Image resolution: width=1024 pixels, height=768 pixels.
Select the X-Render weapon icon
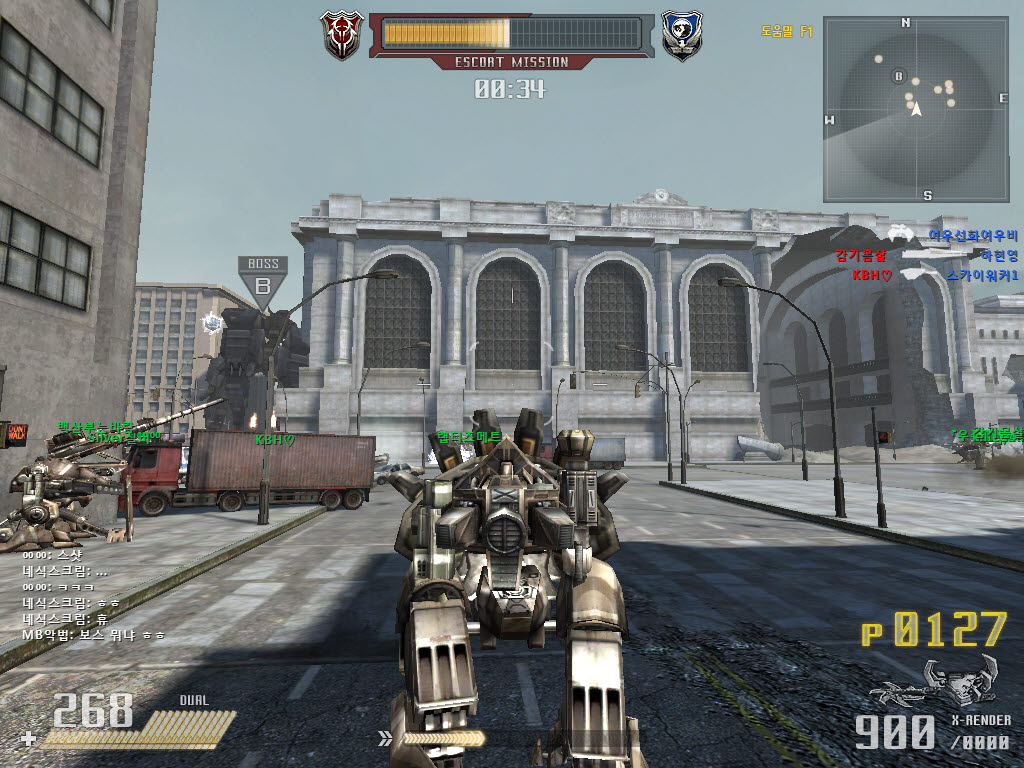(x=932, y=681)
